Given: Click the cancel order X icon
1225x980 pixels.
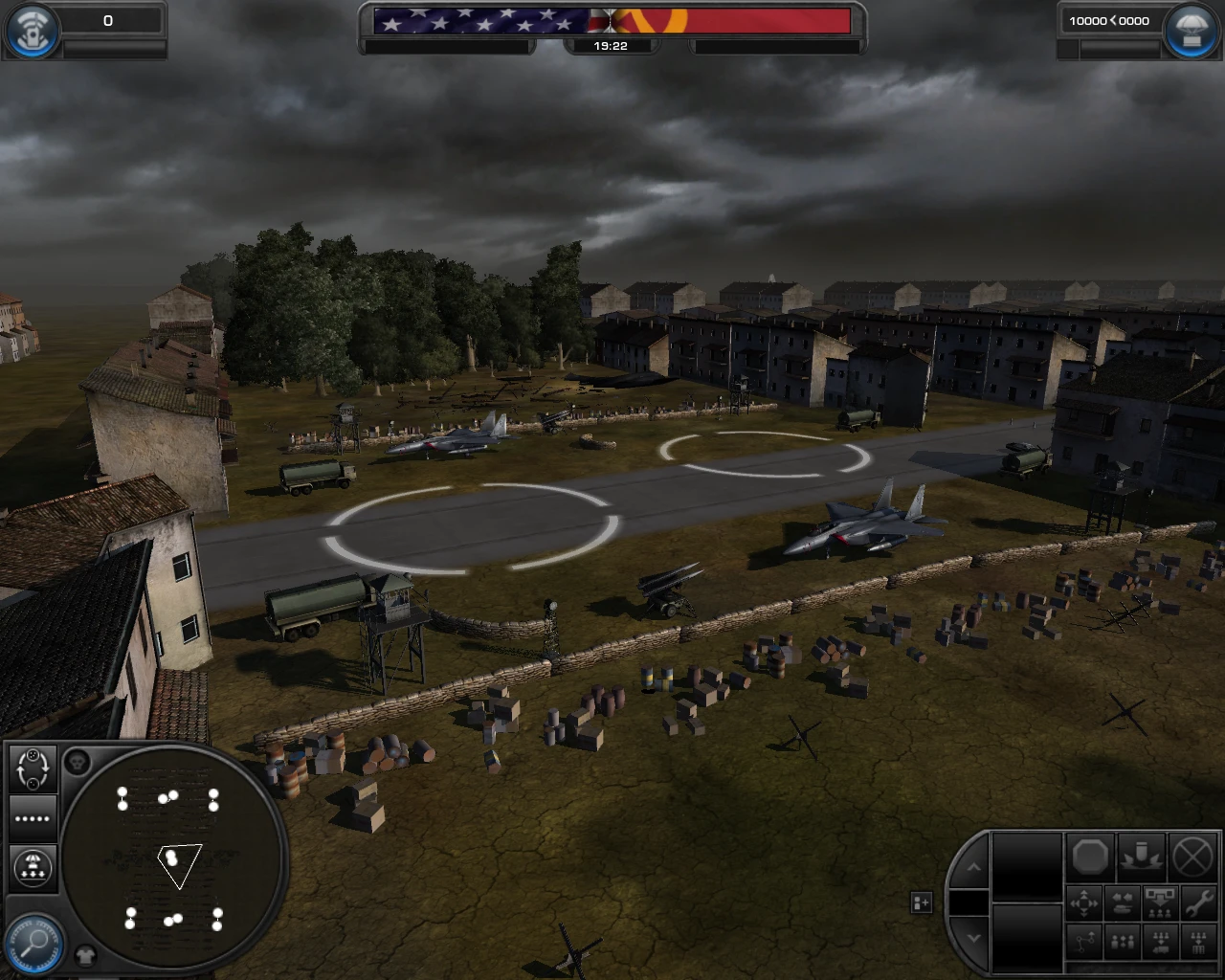Looking at the screenshot, I should point(1192,857).
